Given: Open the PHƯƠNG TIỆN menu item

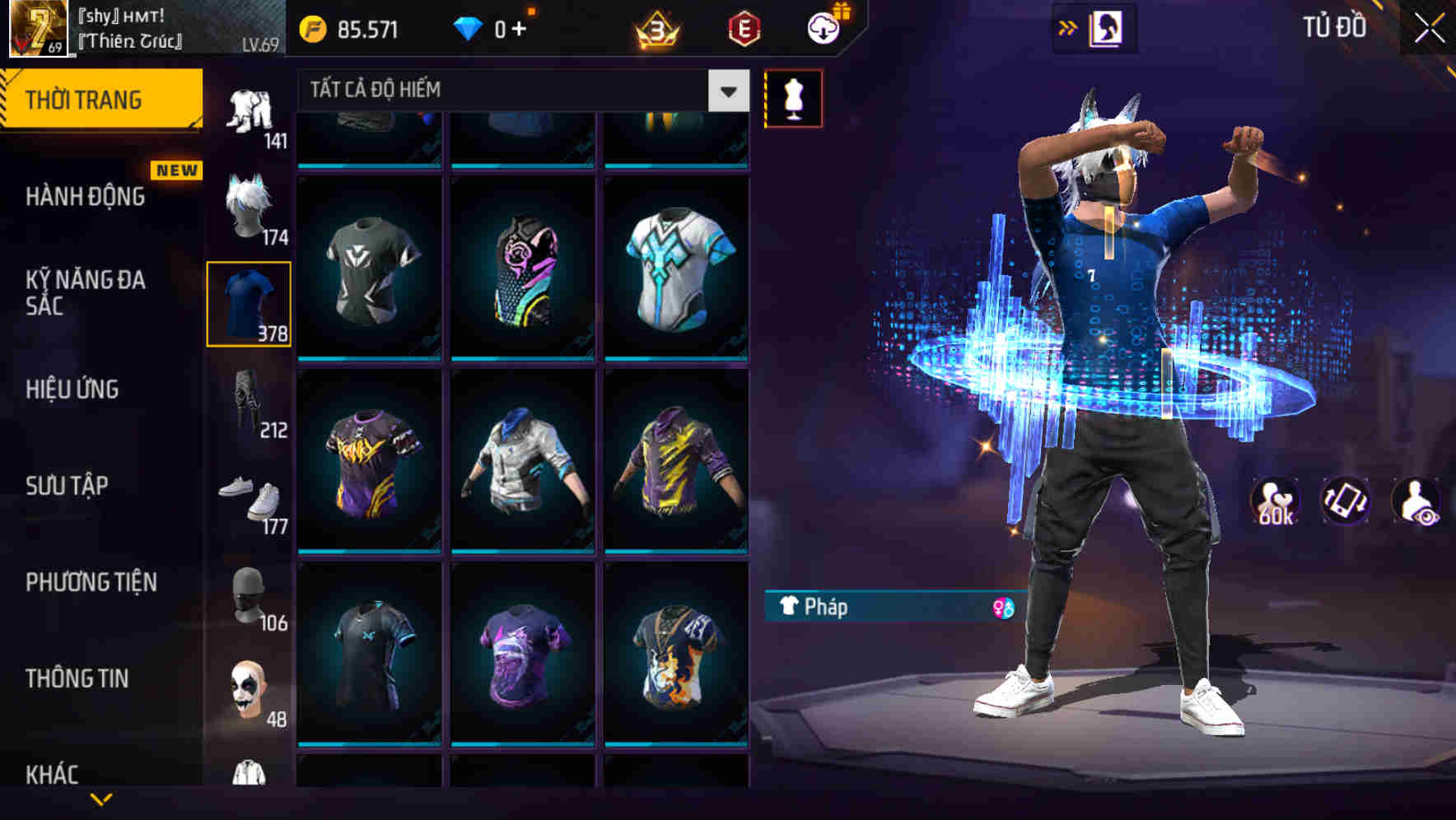Looking at the screenshot, I should tap(91, 581).
